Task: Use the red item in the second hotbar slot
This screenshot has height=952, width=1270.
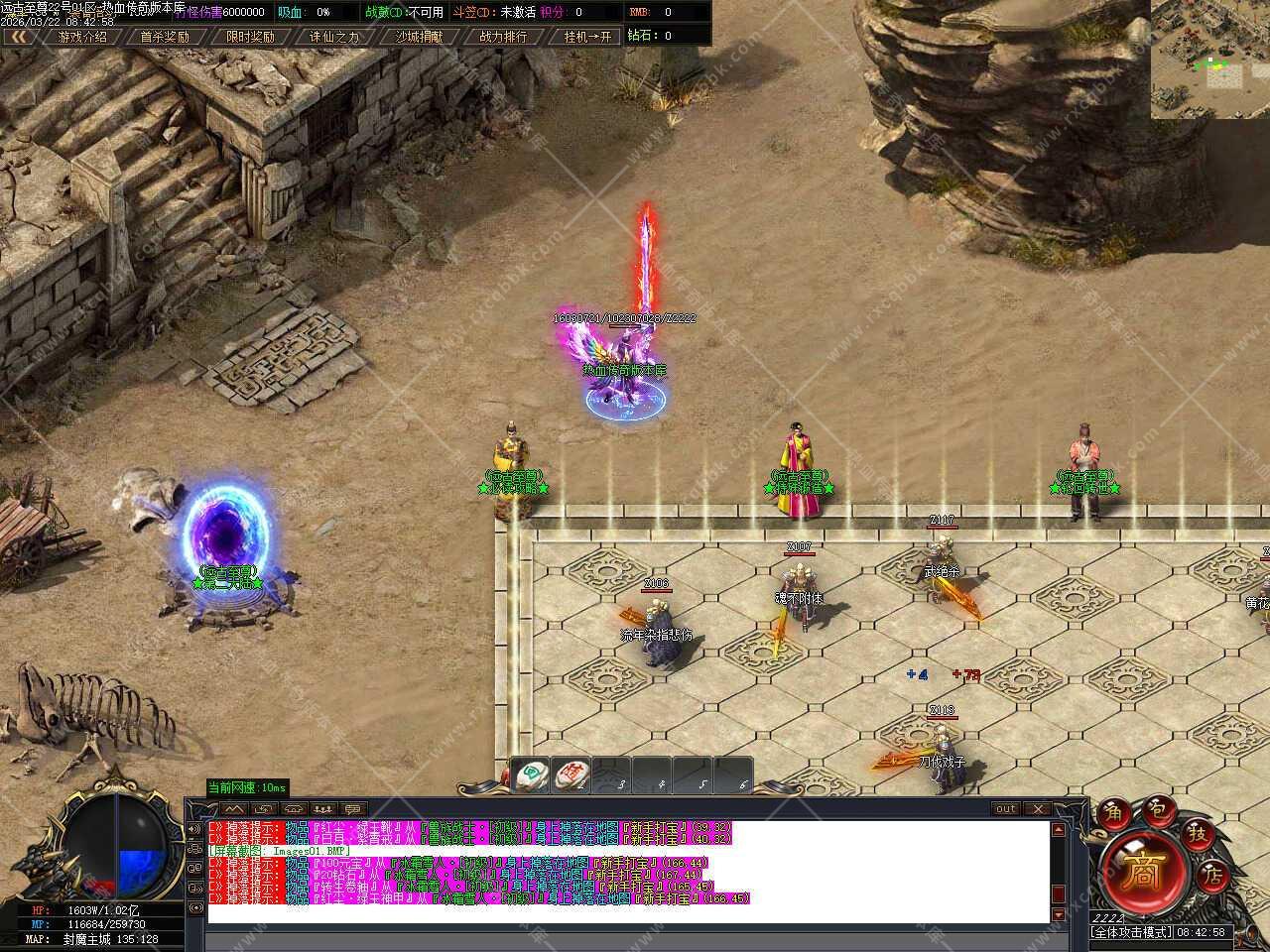Action: coord(572,774)
